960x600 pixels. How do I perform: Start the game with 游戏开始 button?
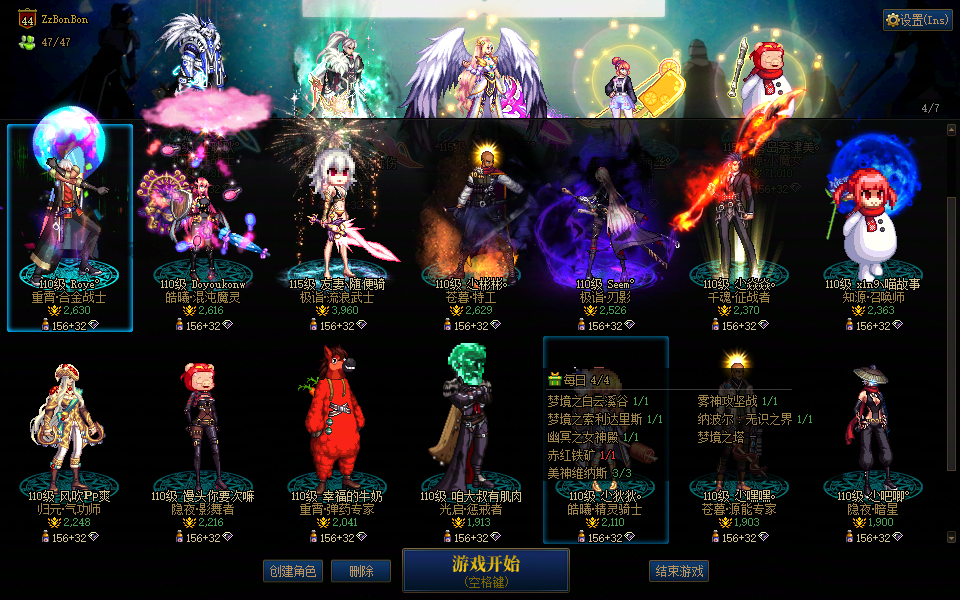(485, 569)
